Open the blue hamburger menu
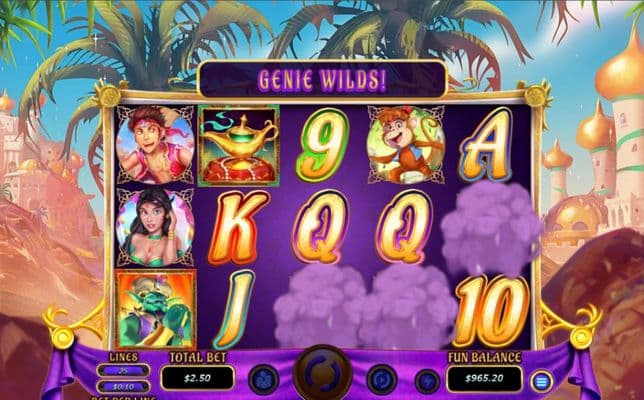The width and height of the screenshot is (644, 400). tap(541, 380)
